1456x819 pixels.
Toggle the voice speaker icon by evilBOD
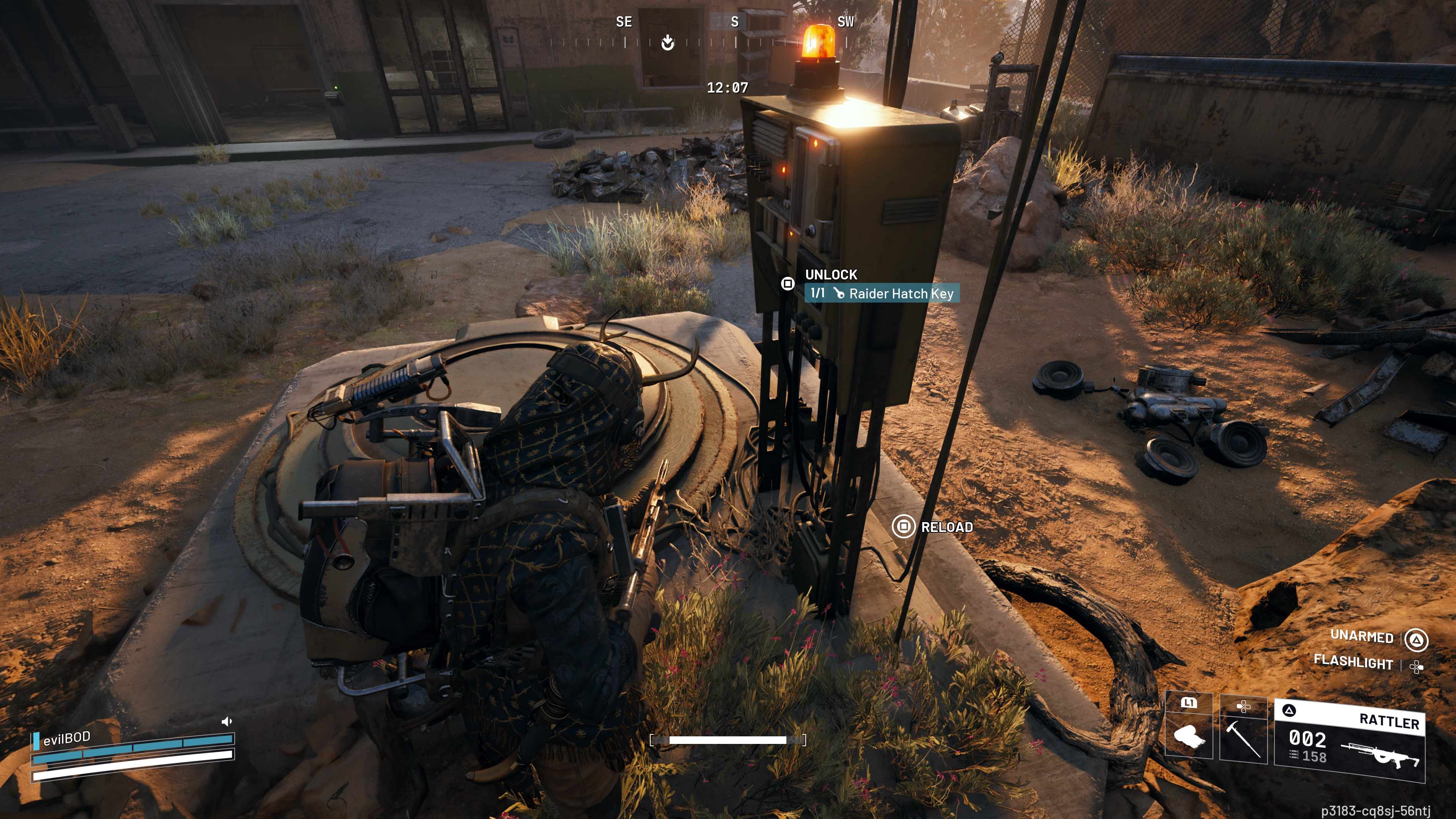tap(227, 721)
